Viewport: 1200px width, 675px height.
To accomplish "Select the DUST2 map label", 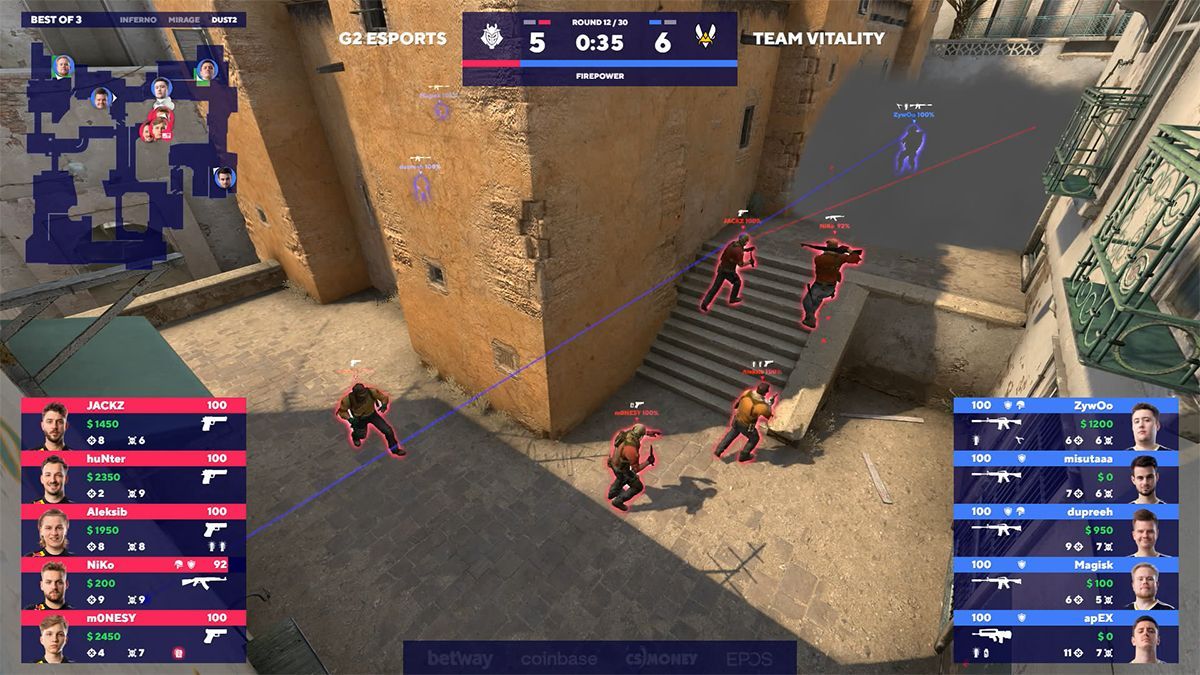I will tap(225, 19).
